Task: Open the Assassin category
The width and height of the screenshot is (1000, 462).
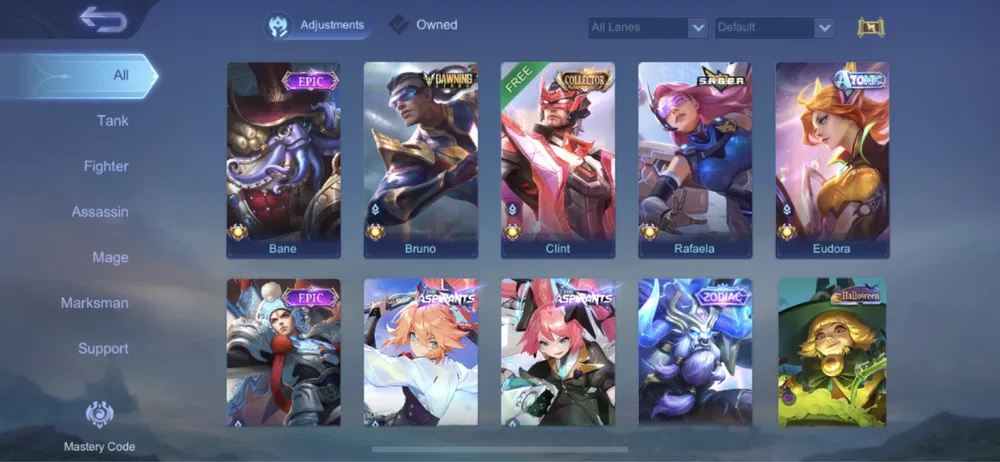Action: tap(99, 212)
